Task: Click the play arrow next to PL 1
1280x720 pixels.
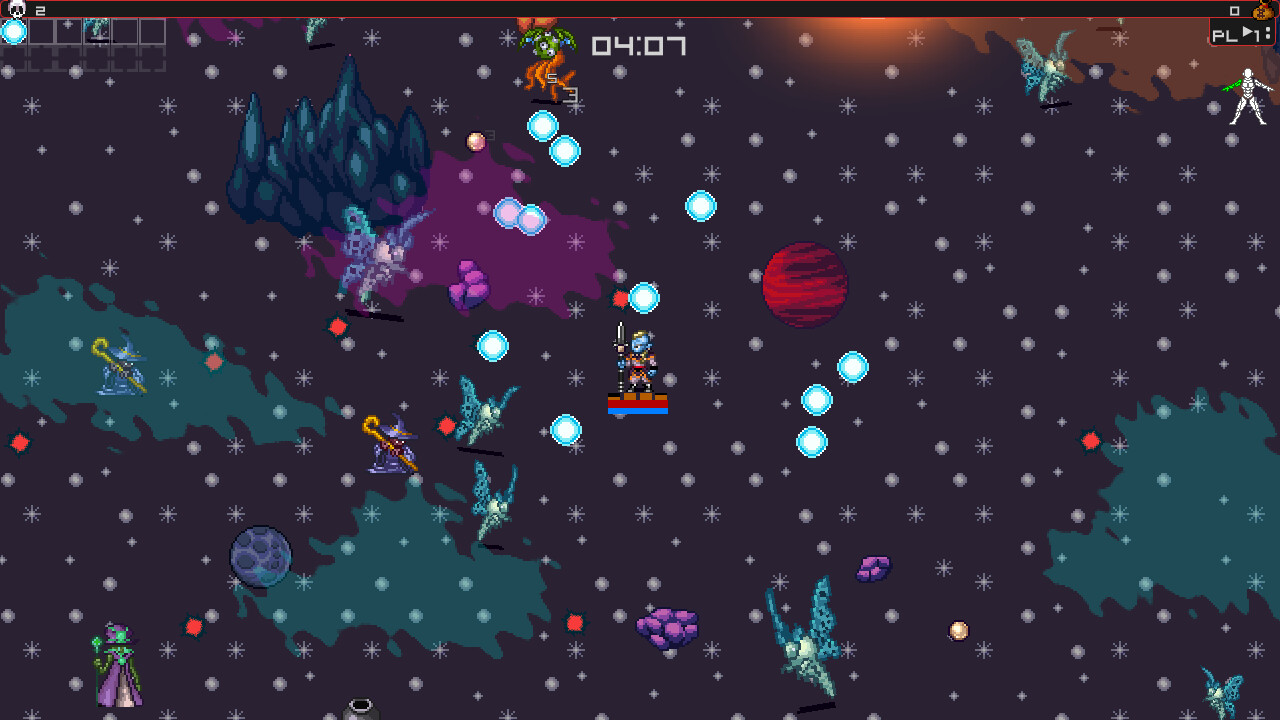Action: [x=1247, y=32]
